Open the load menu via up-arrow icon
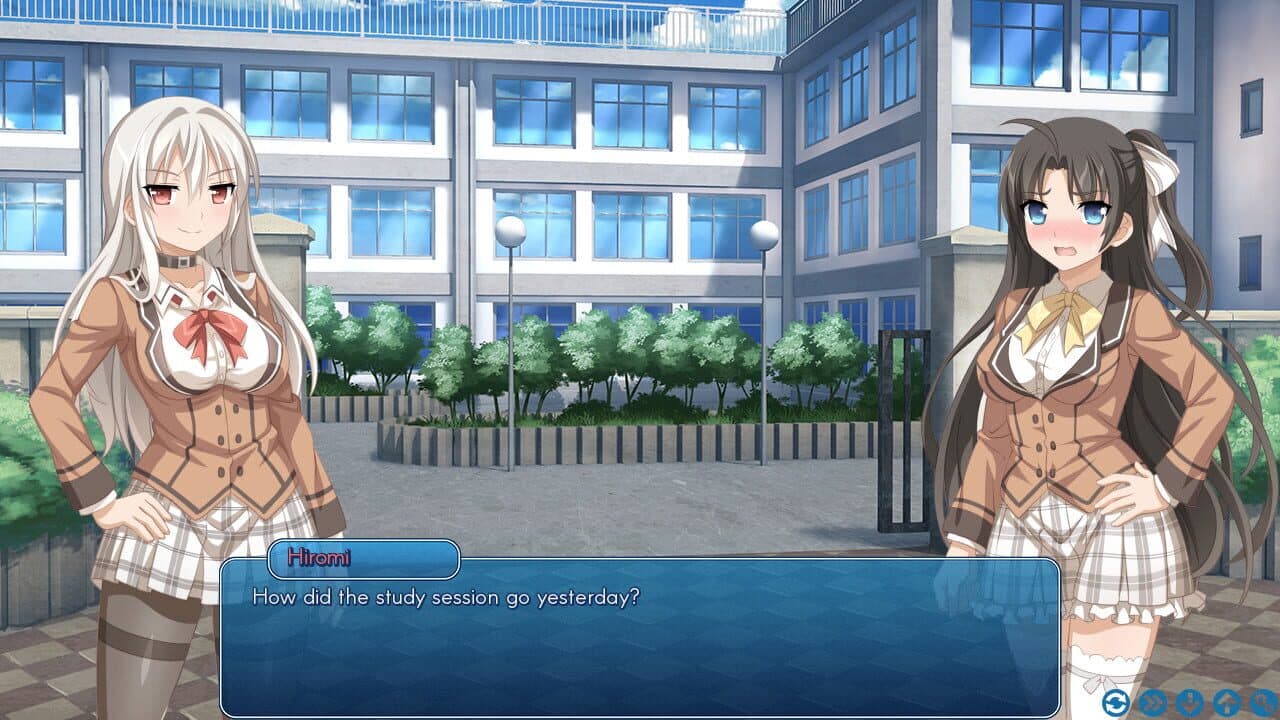The image size is (1280, 720). click(x=1226, y=703)
